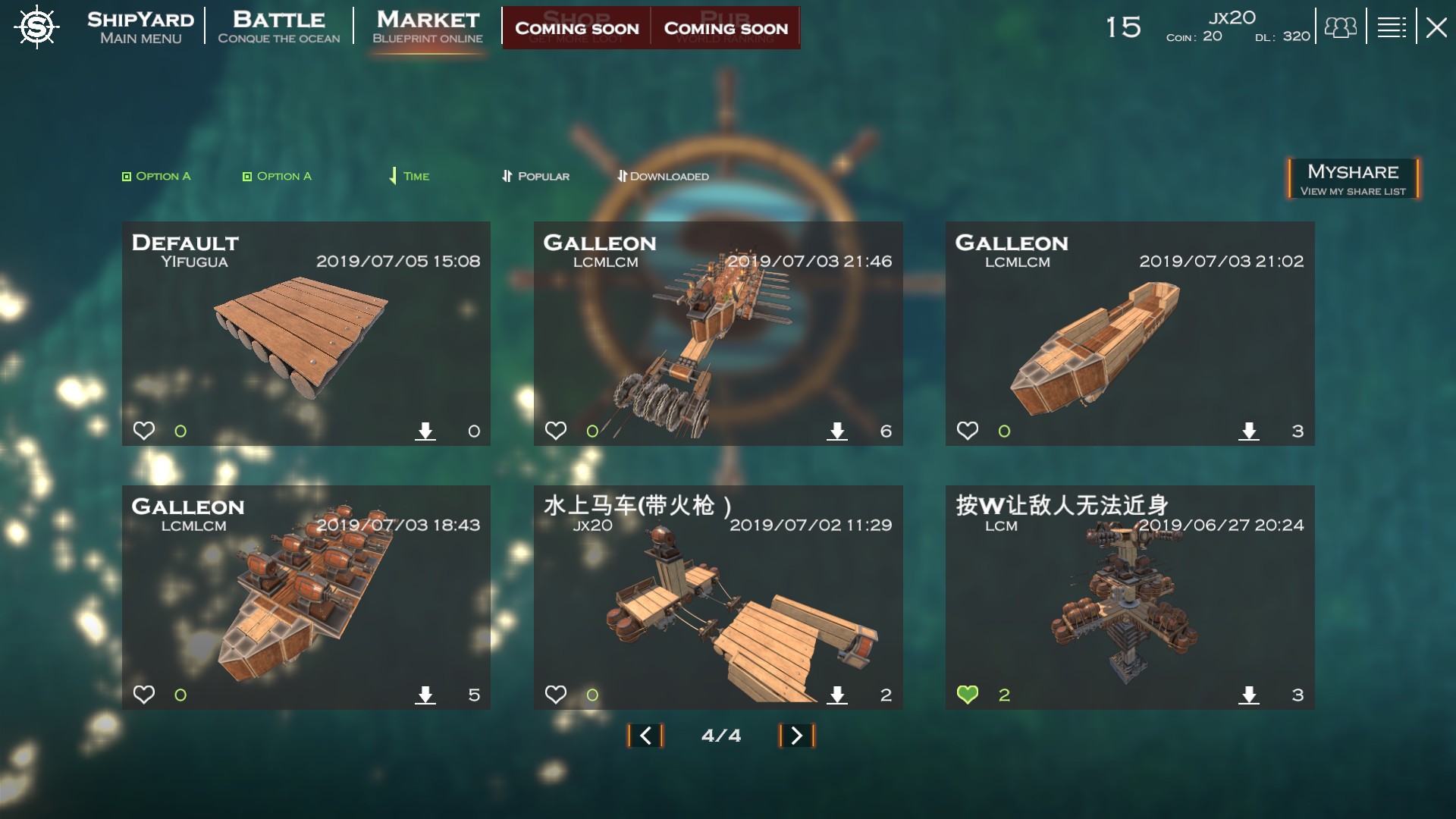Download the Galleon shared at 21:46
The image size is (1456, 819).
[837, 430]
